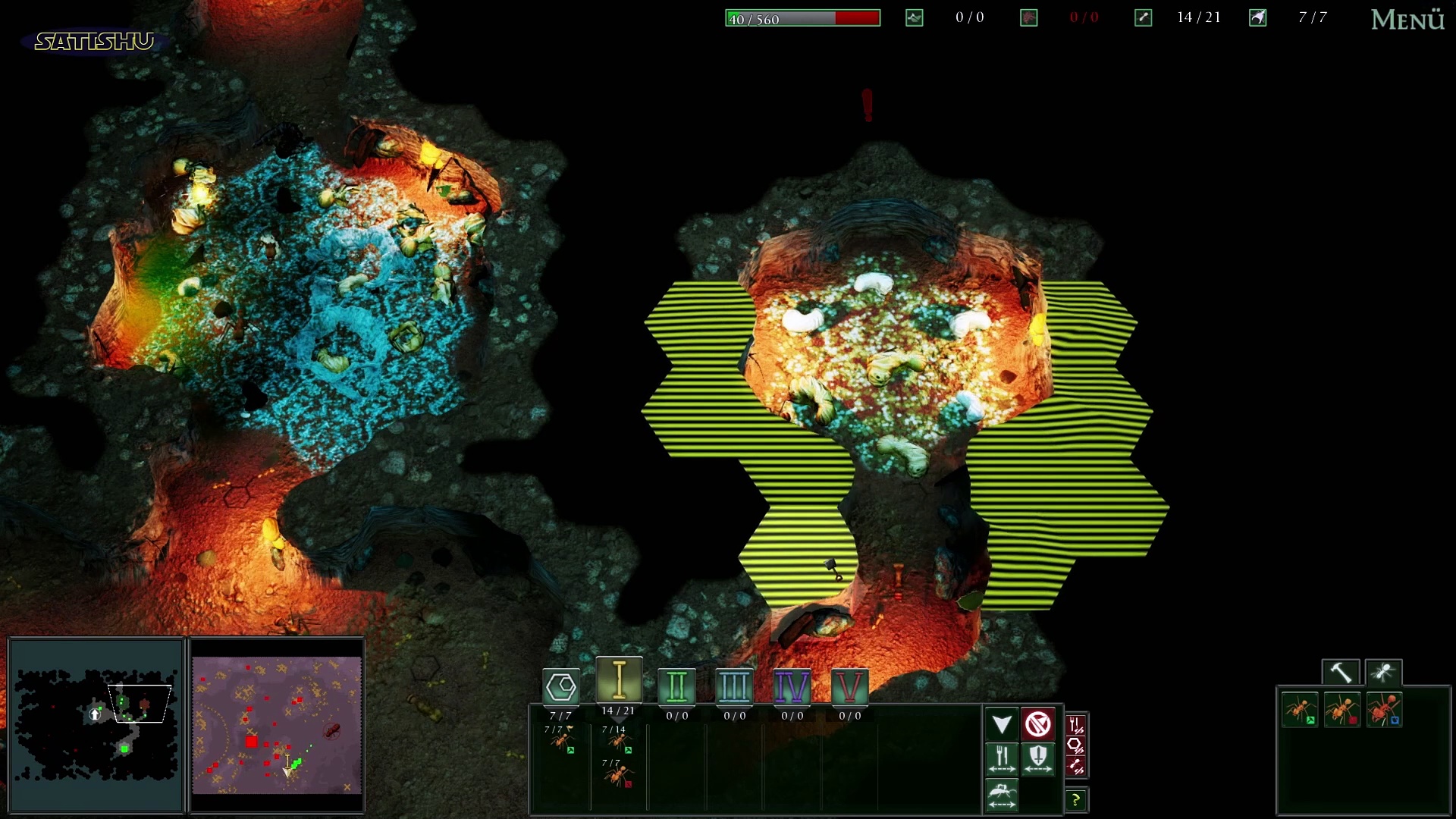Activate the red prohibition command button
This screenshot has width=1456, height=819.
tap(1038, 724)
